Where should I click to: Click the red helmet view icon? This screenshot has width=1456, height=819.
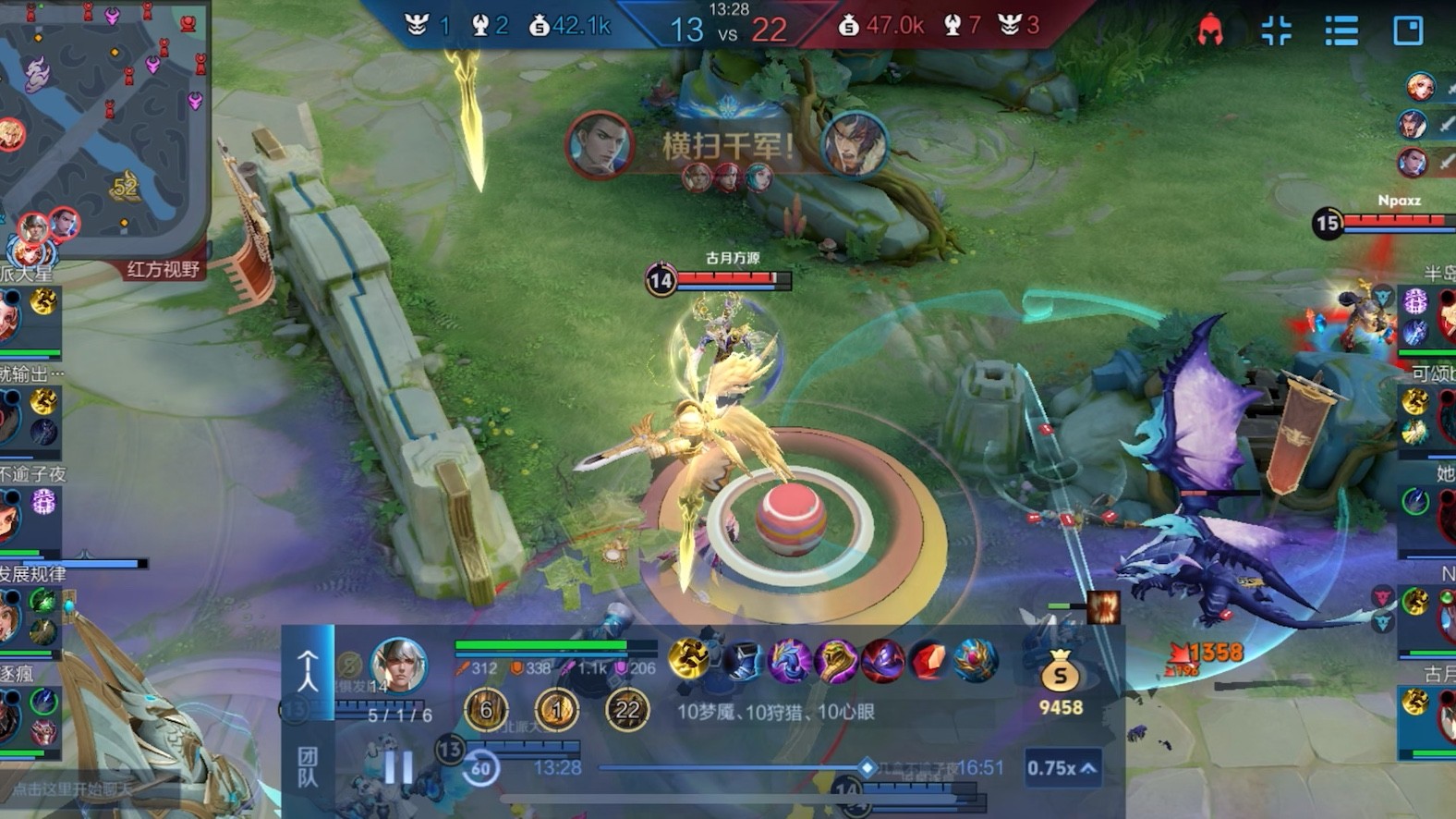click(x=1209, y=31)
